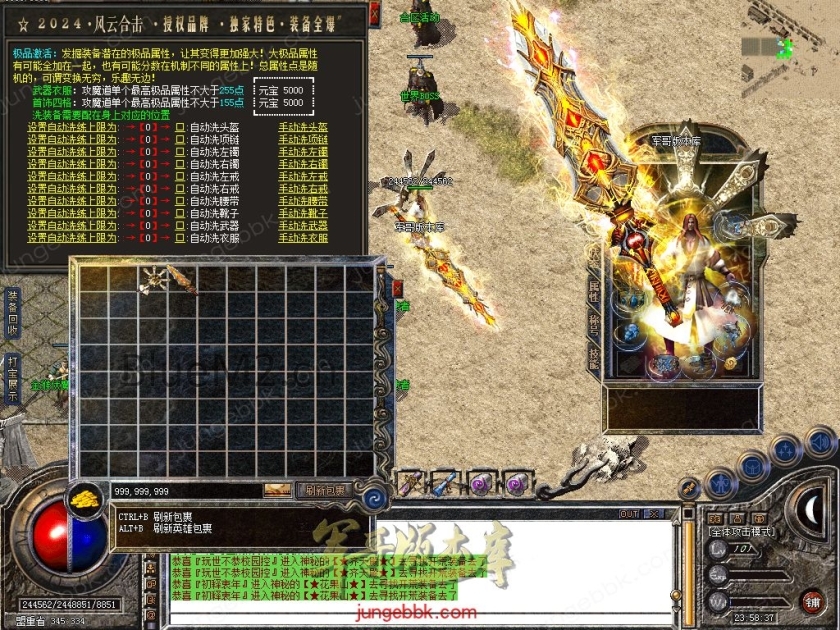Viewport: 840px width, 630px height.
Task: Select the spiked white item in the bag
Action: pos(153,281)
